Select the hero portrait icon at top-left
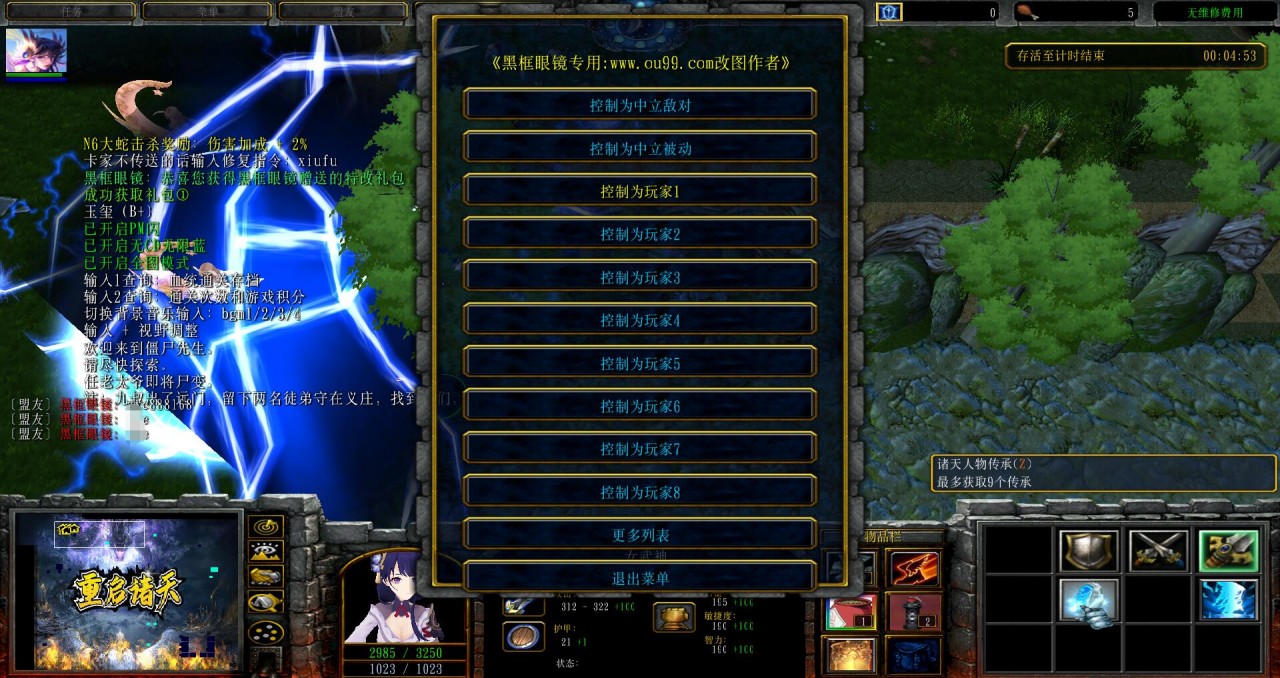Viewport: 1280px width, 678px height. click(x=36, y=50)
